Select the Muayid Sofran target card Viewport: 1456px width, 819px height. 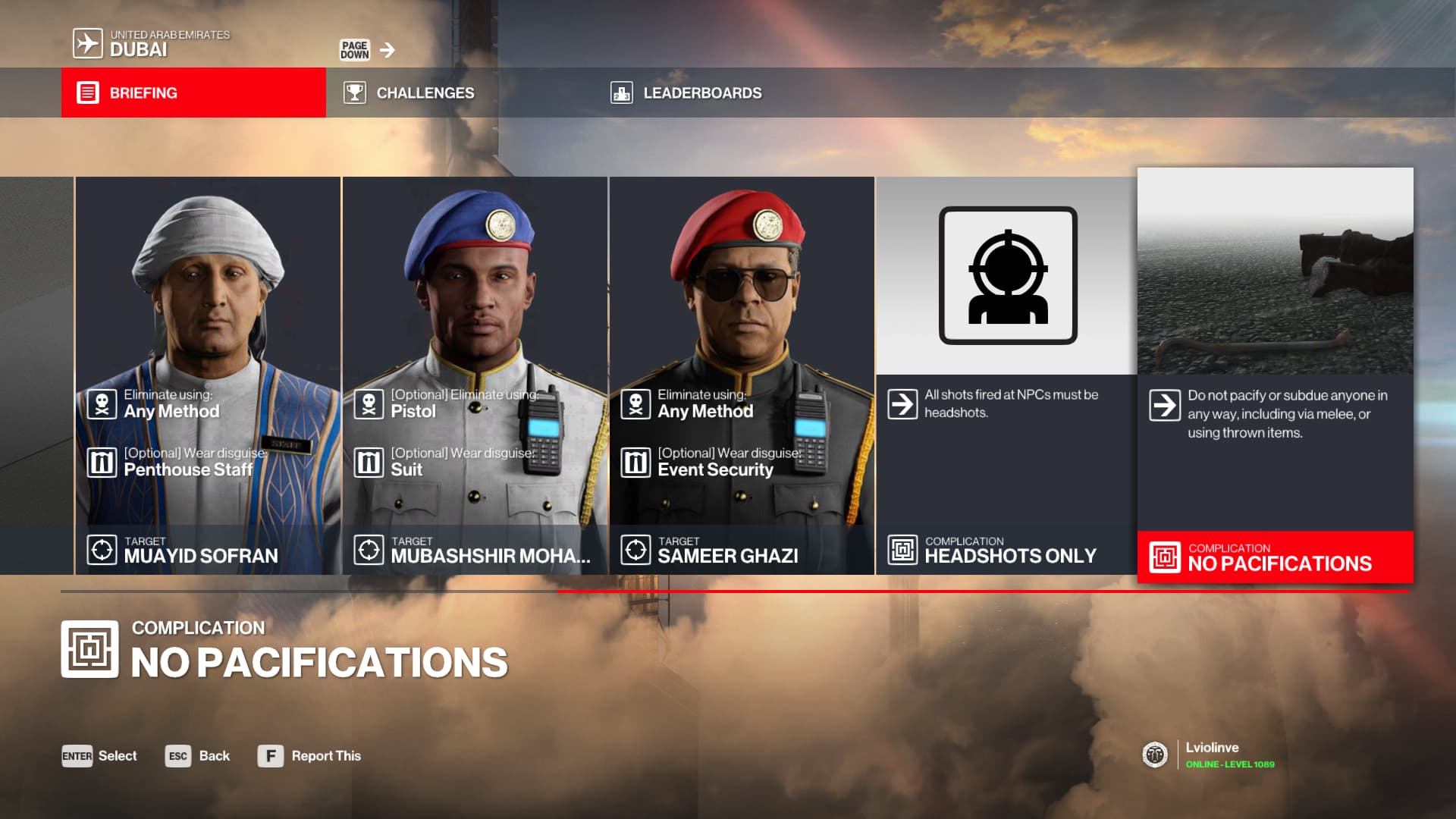tap(208, 375)
